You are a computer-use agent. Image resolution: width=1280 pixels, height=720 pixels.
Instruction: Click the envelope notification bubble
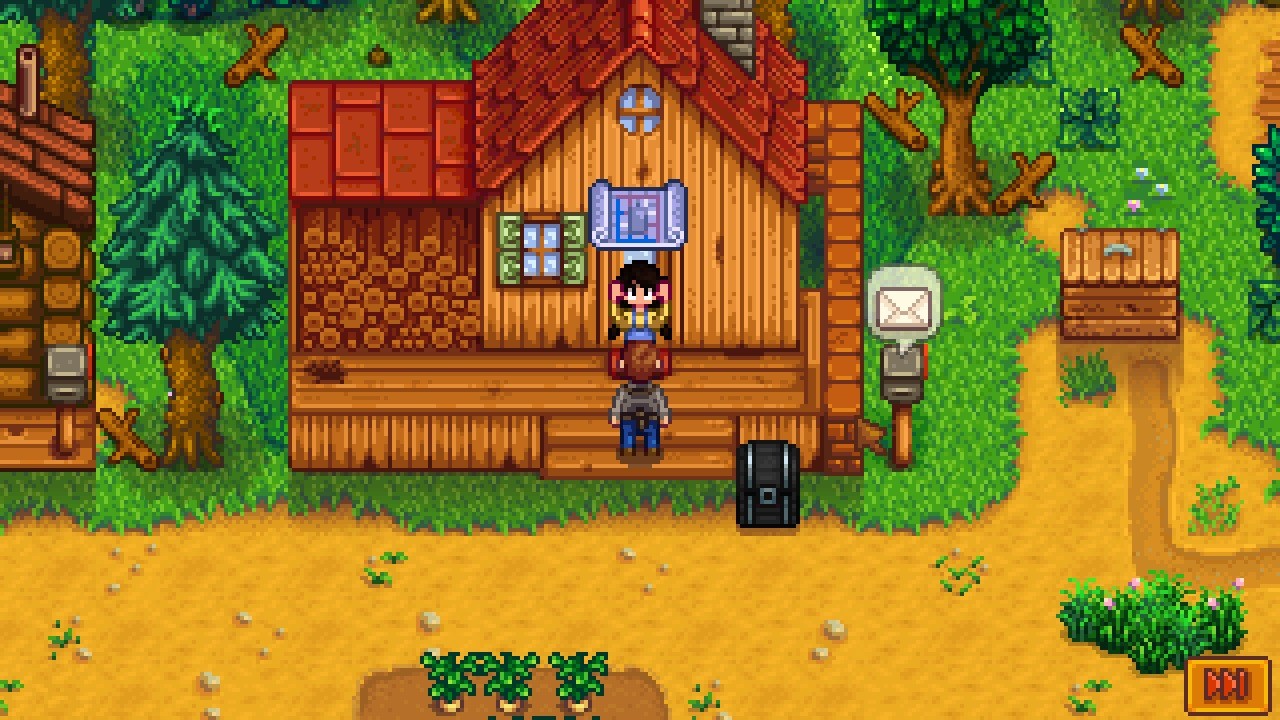click(x=901, y=300)
